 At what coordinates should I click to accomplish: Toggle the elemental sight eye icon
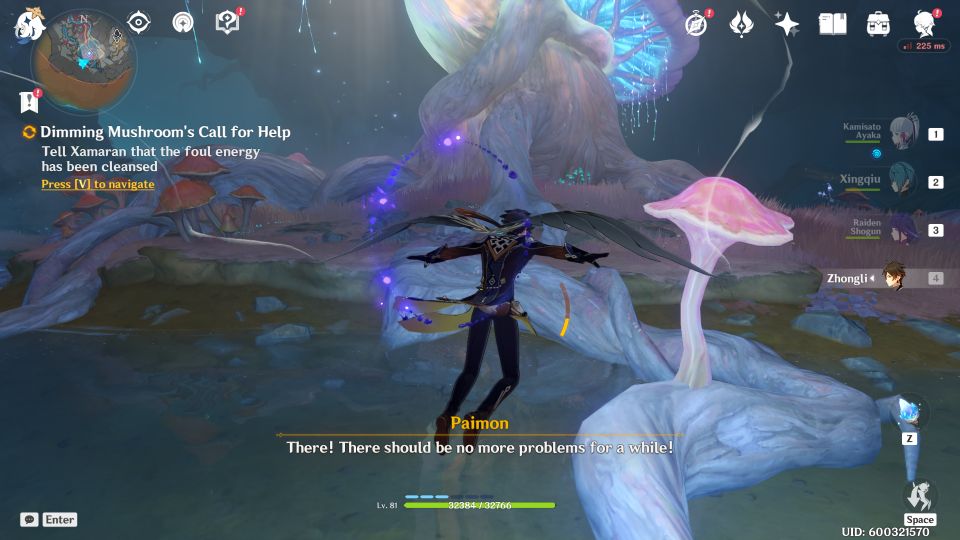(x=138, y=23)
